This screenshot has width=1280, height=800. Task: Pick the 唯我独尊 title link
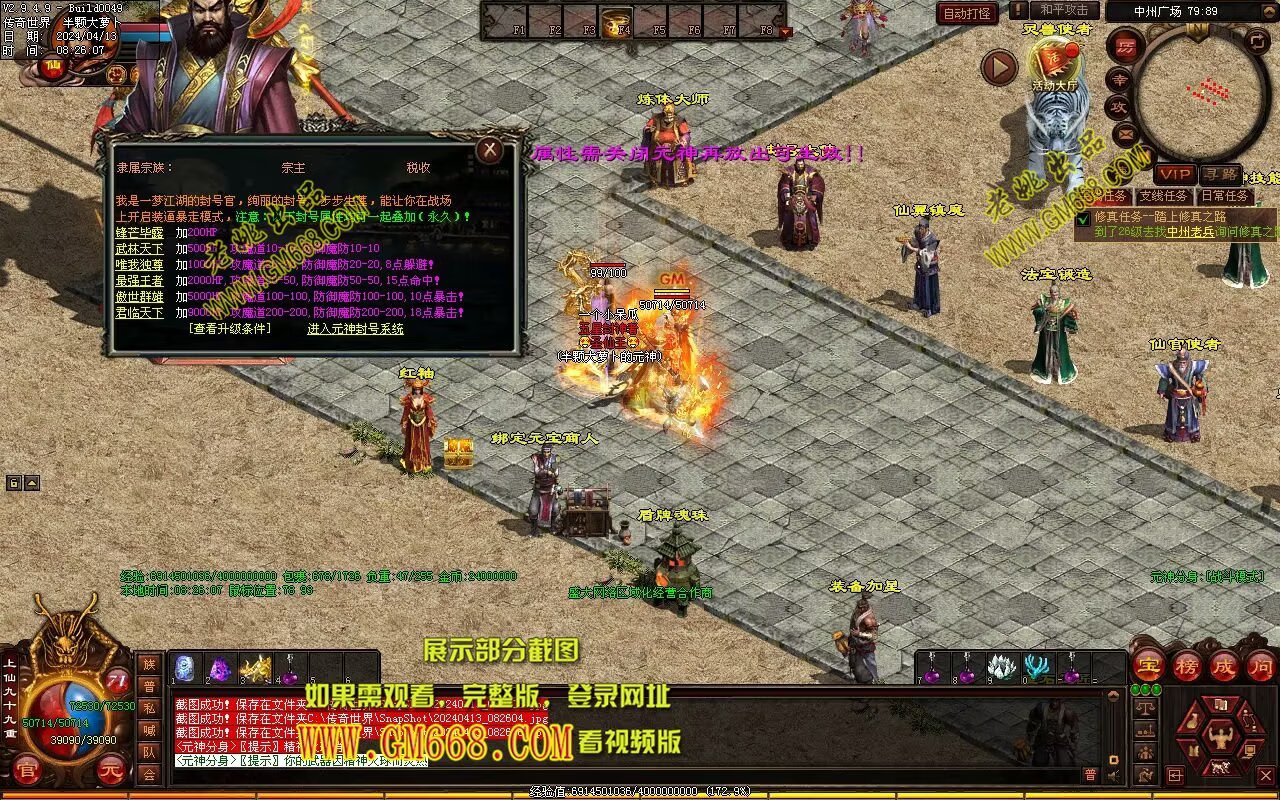(x=139, y=264)
